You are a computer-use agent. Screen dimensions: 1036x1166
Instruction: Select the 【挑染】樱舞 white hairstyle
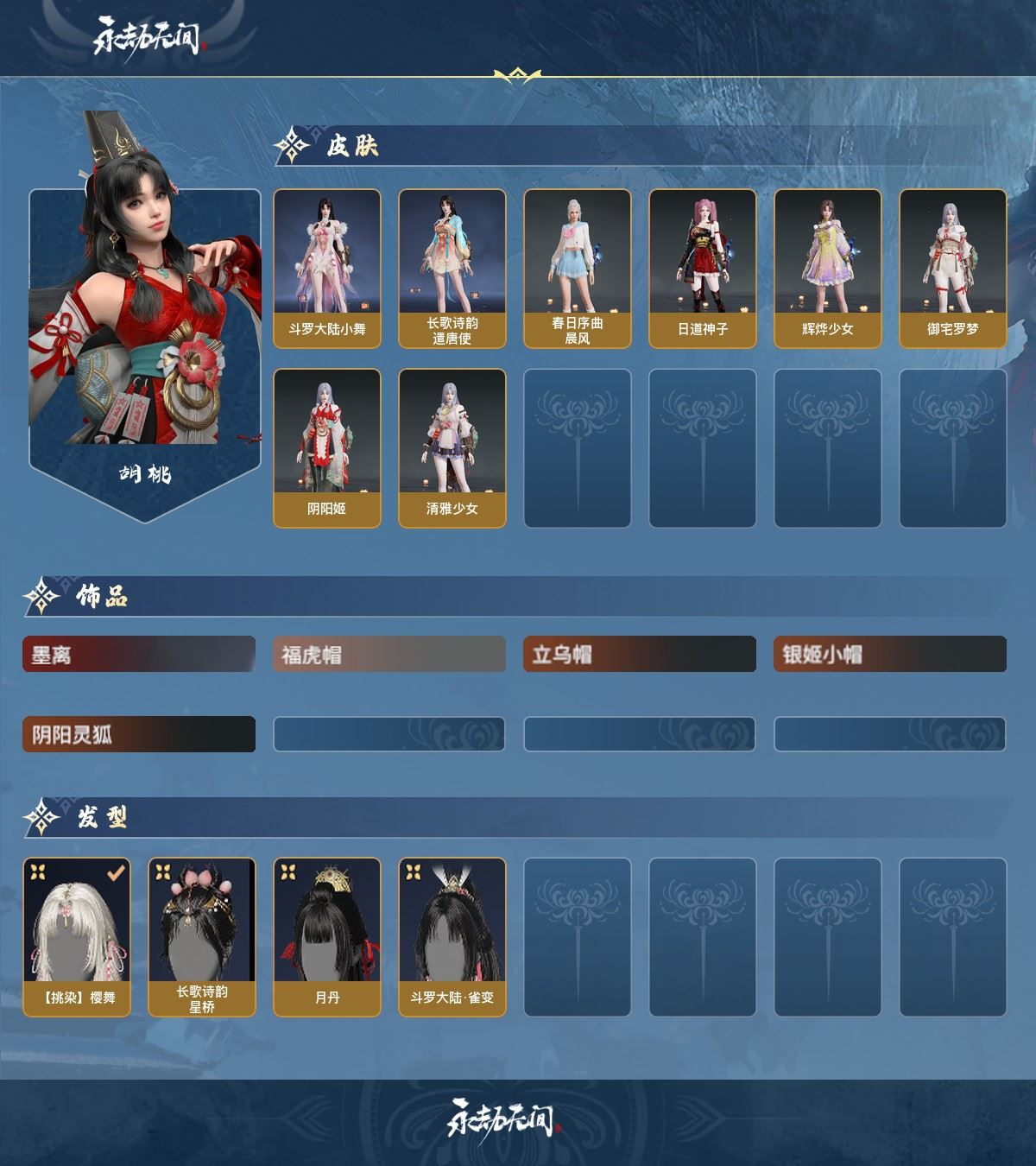(77, 936)
